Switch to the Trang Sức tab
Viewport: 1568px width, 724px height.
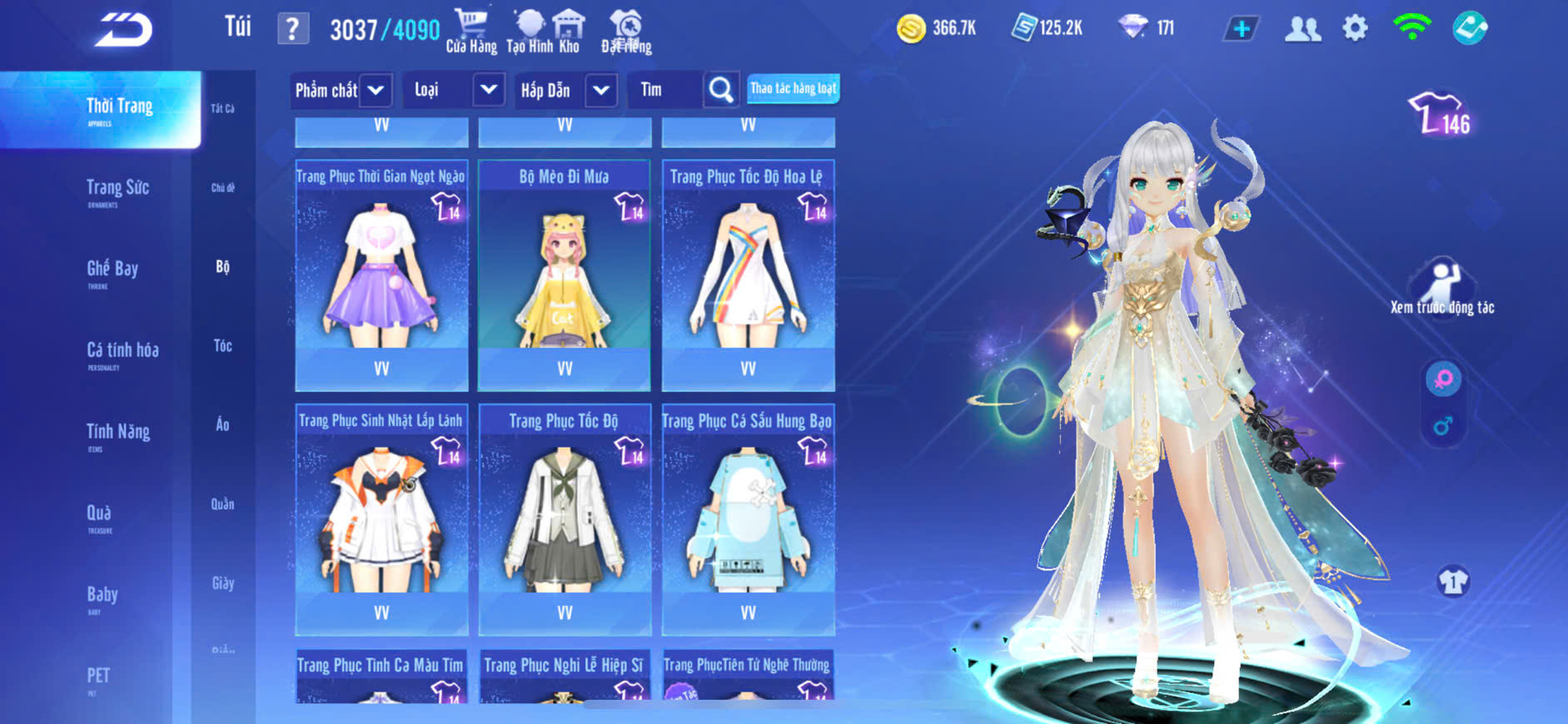117,190
